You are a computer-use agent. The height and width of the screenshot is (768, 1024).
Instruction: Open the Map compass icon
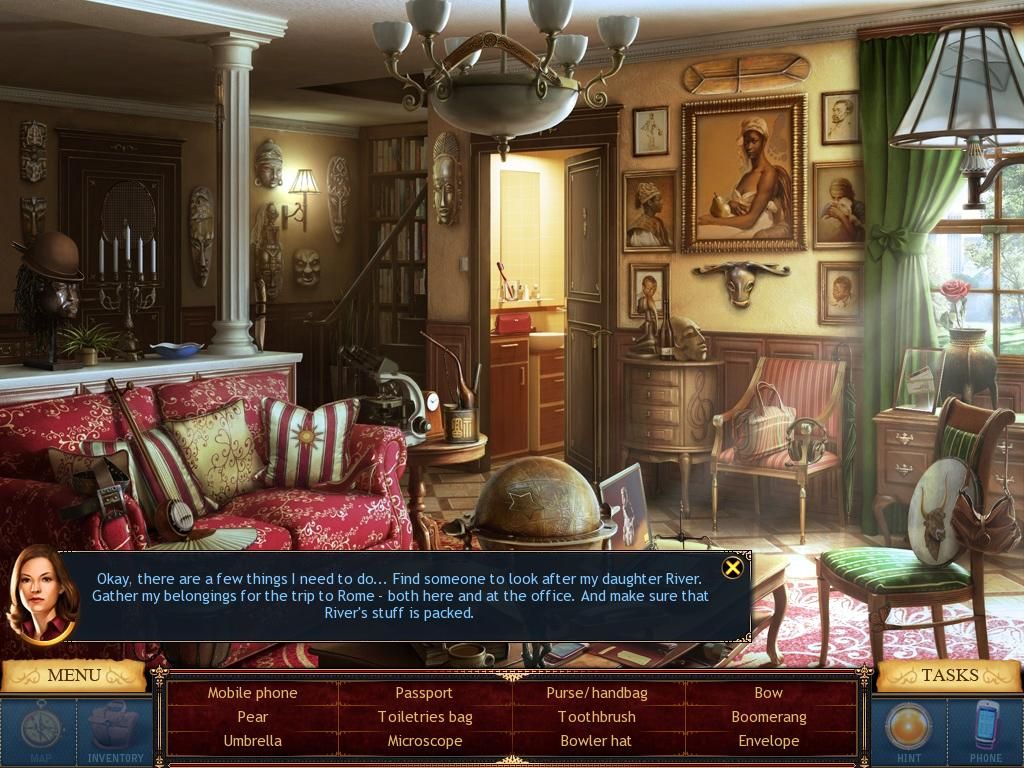point(41,727)
